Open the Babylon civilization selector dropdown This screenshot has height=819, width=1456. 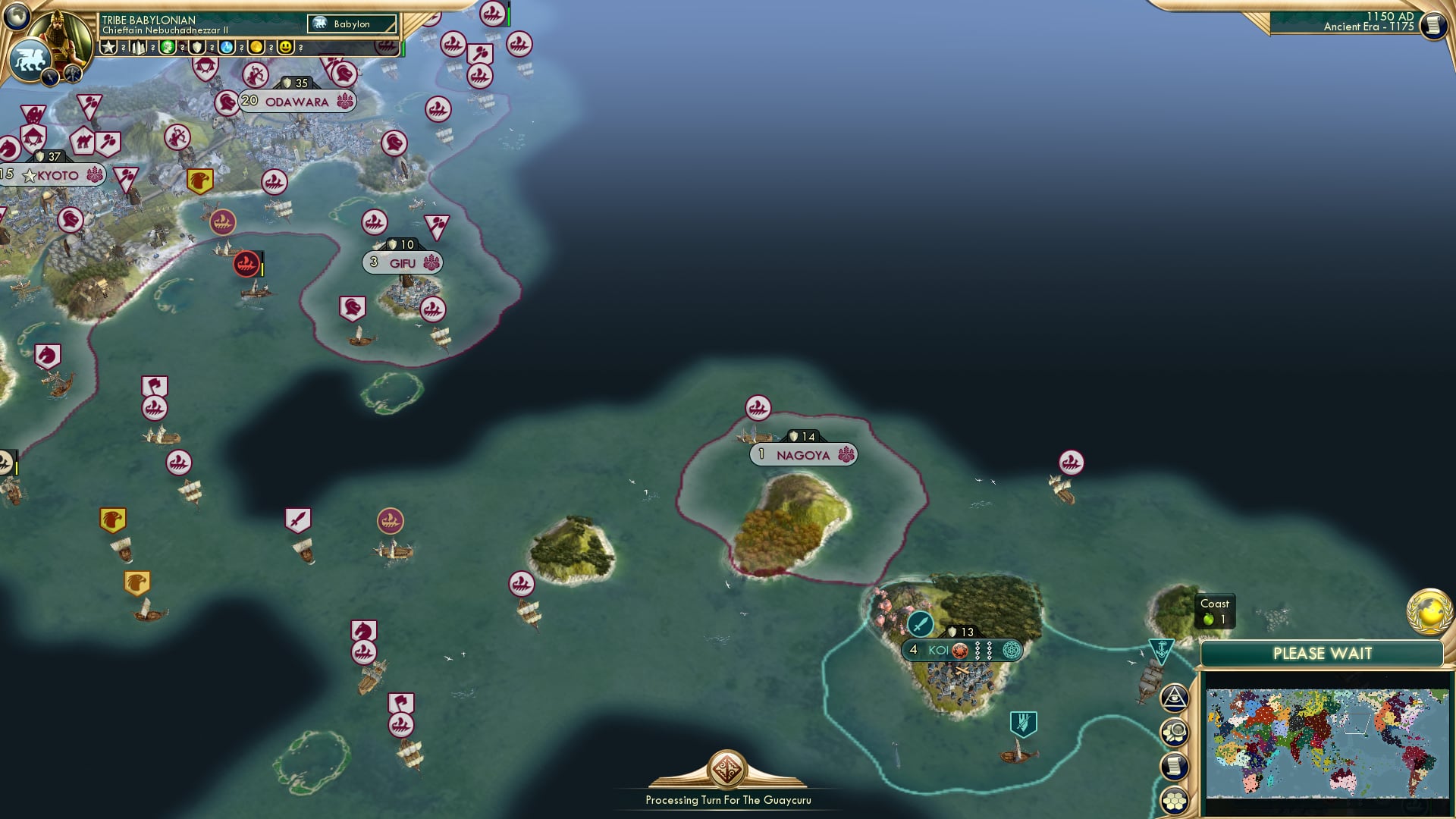[352, 24]
